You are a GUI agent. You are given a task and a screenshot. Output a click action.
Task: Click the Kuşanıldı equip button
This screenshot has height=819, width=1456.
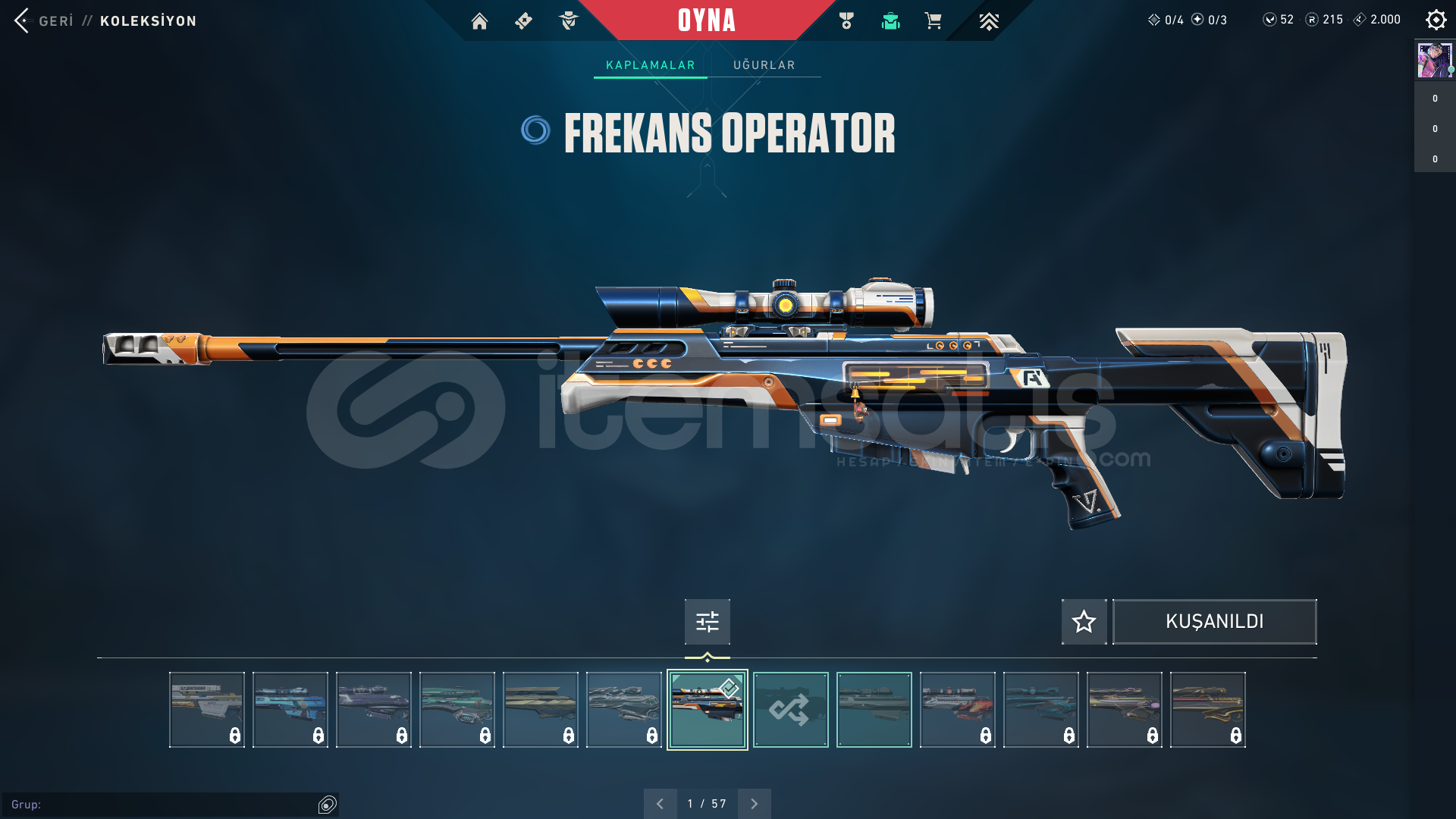click(x=1214, y=622)
